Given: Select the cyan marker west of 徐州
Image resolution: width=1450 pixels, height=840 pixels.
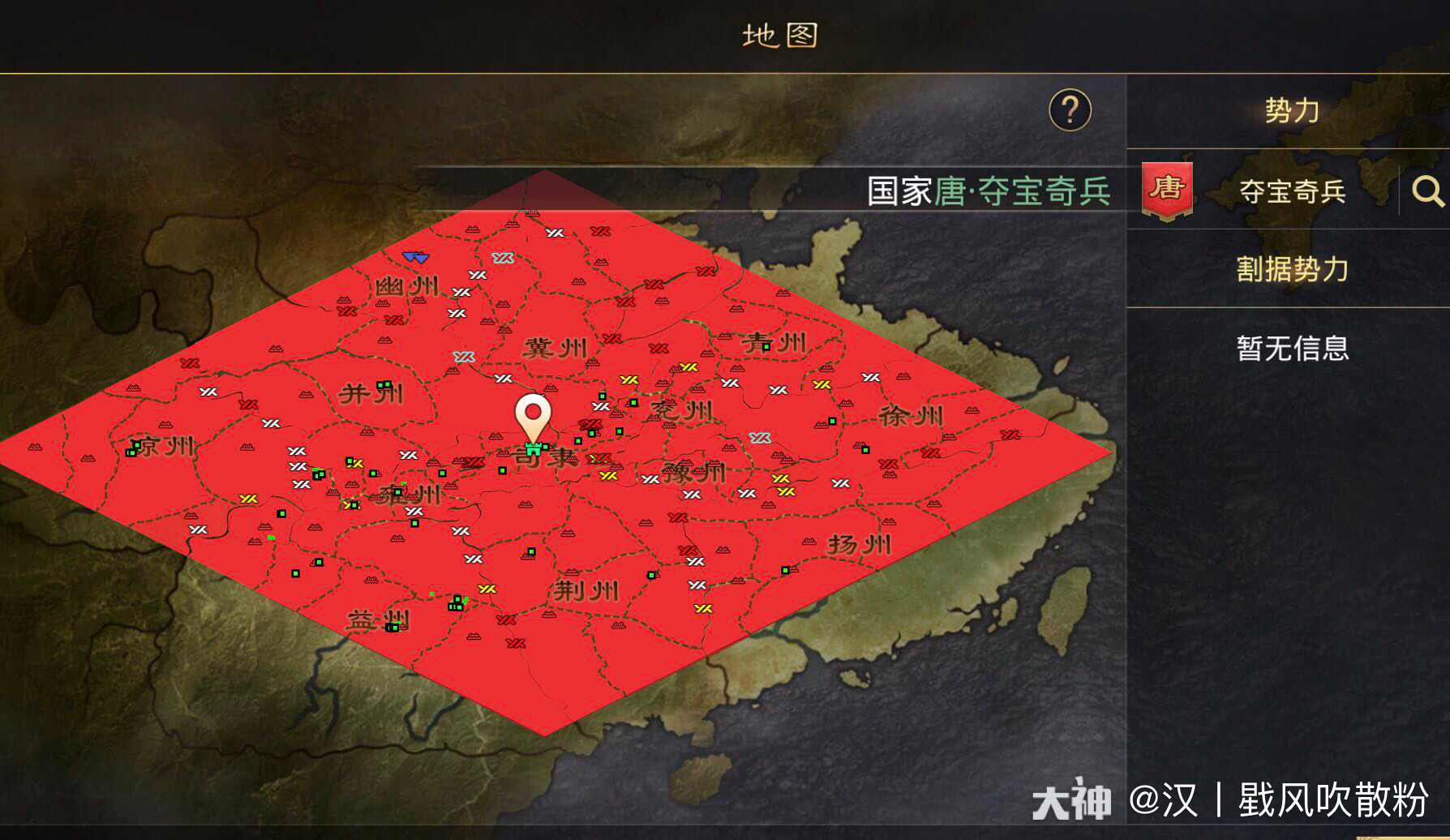Looking at the screenshot, I should tap(761, 438).
